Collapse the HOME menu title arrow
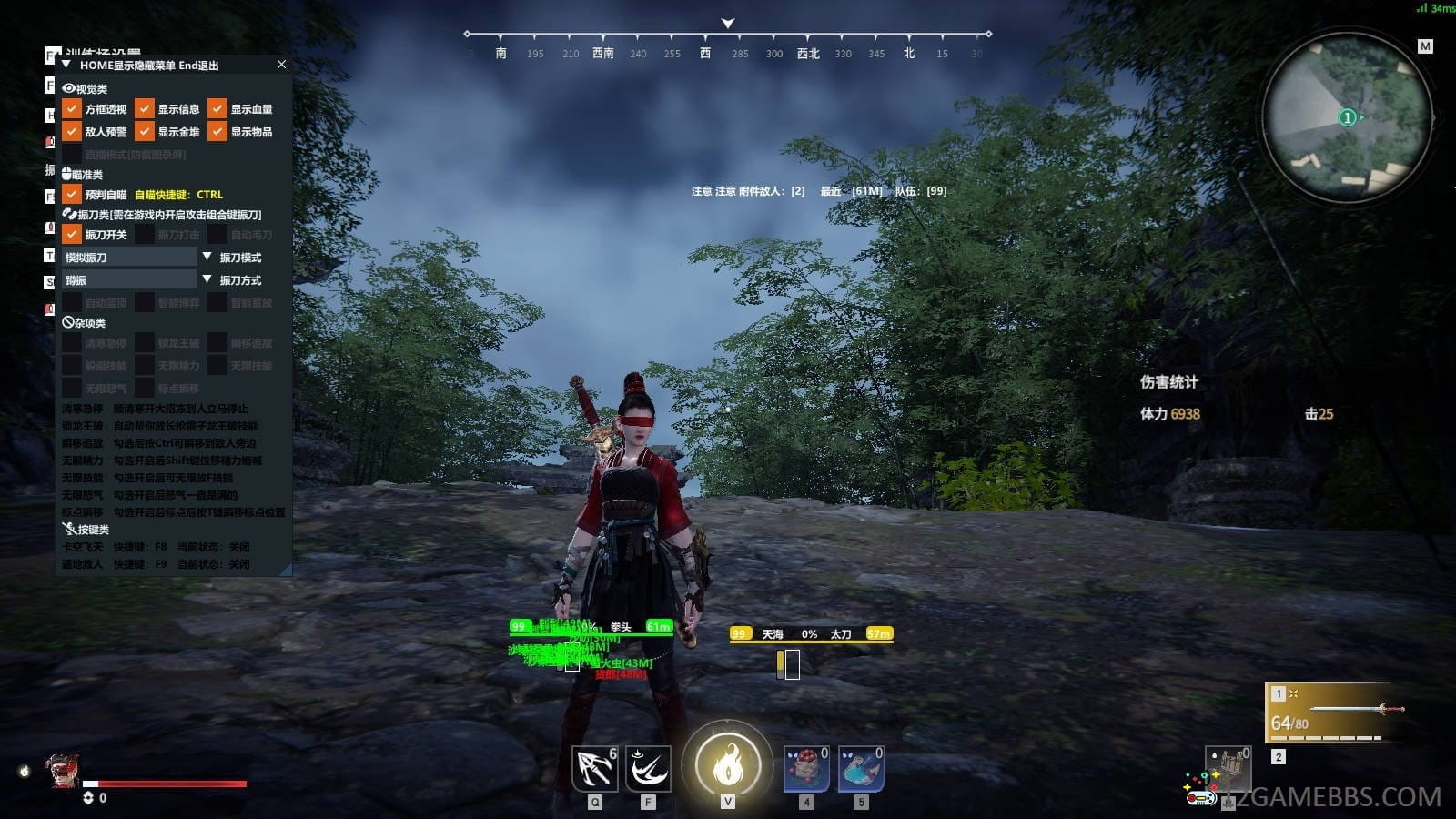The height and width of the screenshot is (819, 1456). click(x=66, y=66)
